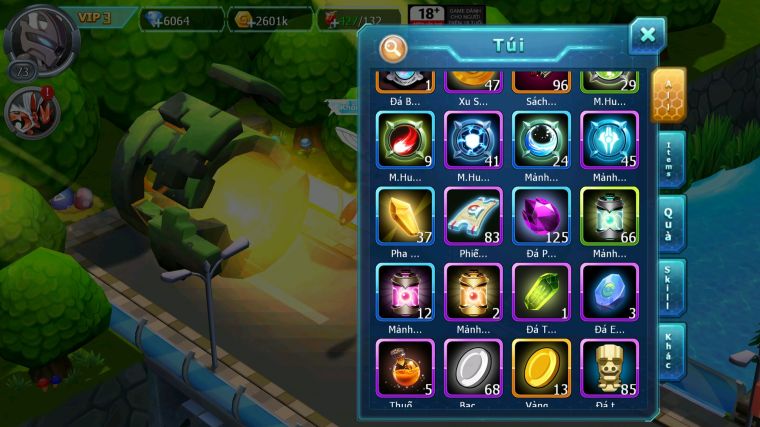Open the bag search magnifier
Viewport: 760px width, 427px height.
[393, 47]
